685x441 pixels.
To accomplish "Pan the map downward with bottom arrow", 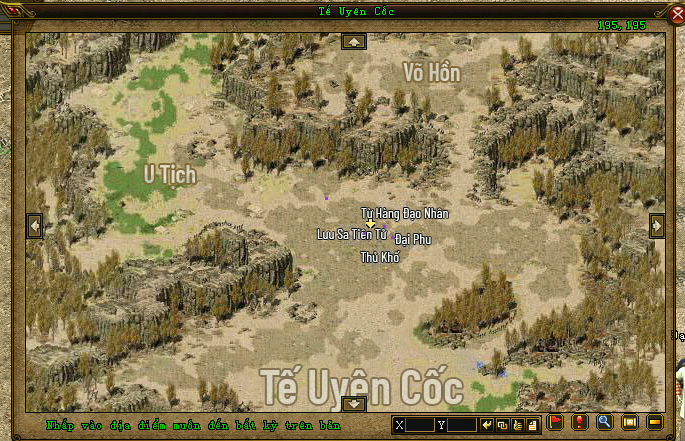I will point(354,404).
